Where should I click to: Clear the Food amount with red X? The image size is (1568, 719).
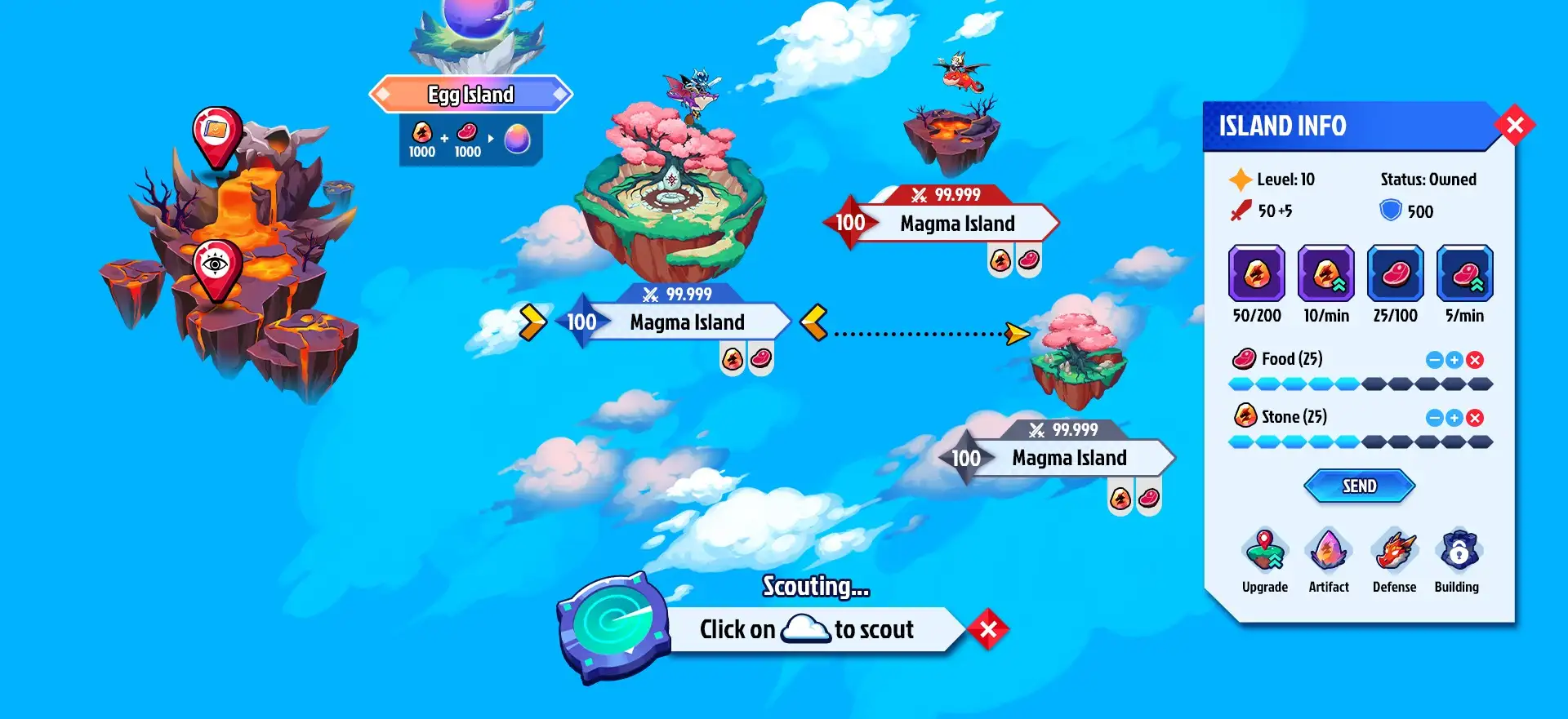(x=1475, y=360)
